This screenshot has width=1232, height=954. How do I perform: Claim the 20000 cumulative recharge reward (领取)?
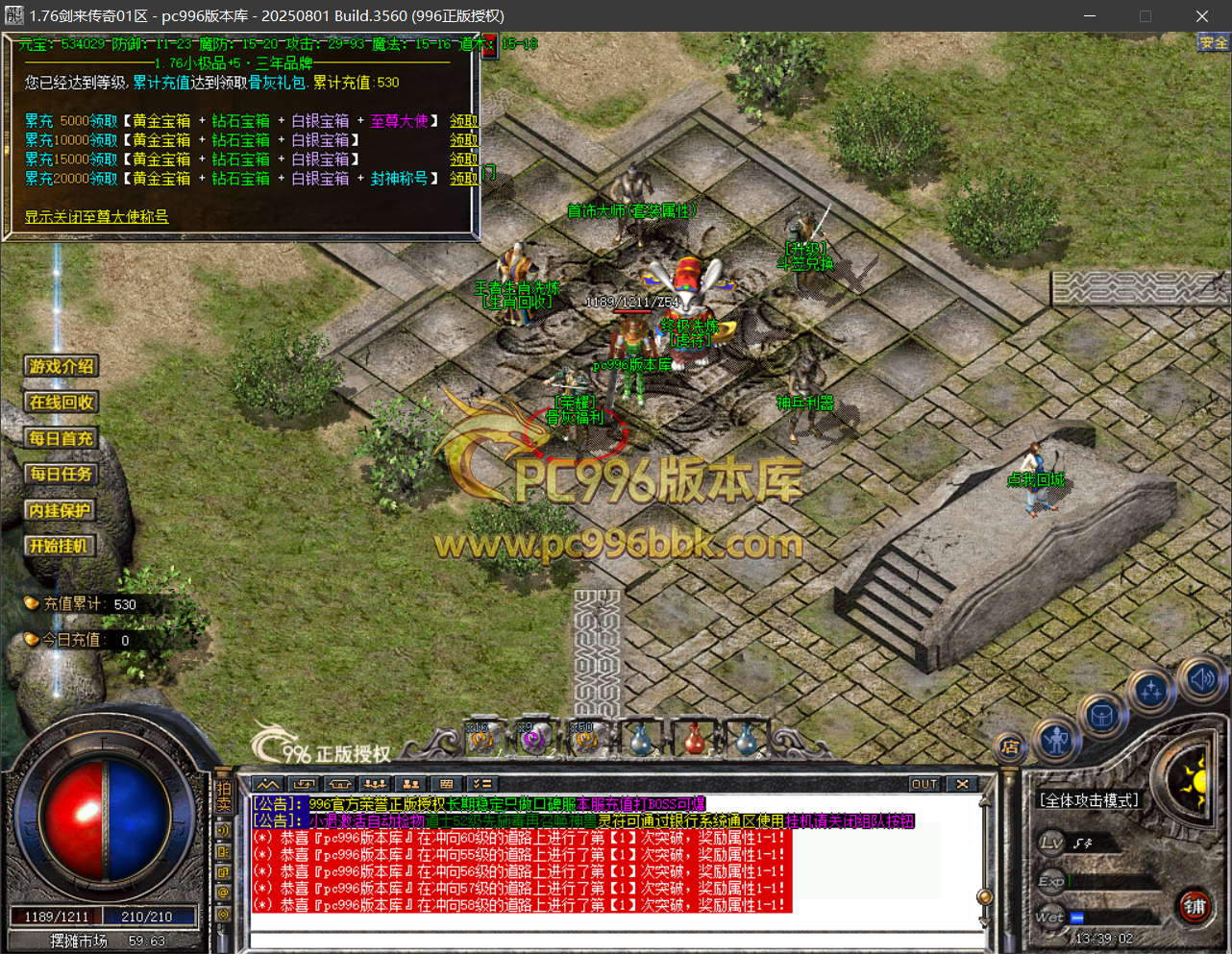tap(463, 179)
